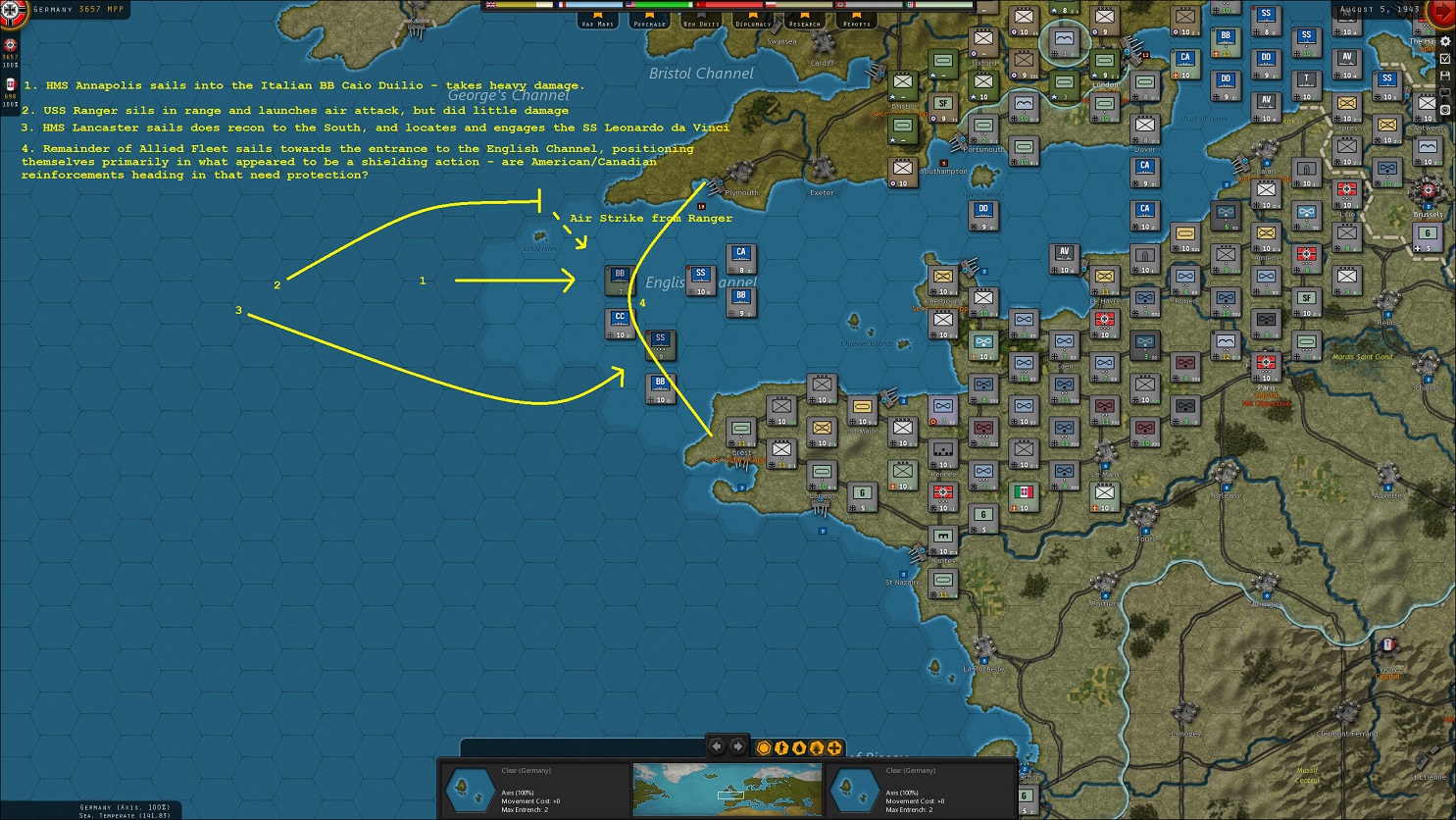Select the yellow hexagon resource filter icon
This screenshot has width=1456, height=820.
[x=764, y=747]
